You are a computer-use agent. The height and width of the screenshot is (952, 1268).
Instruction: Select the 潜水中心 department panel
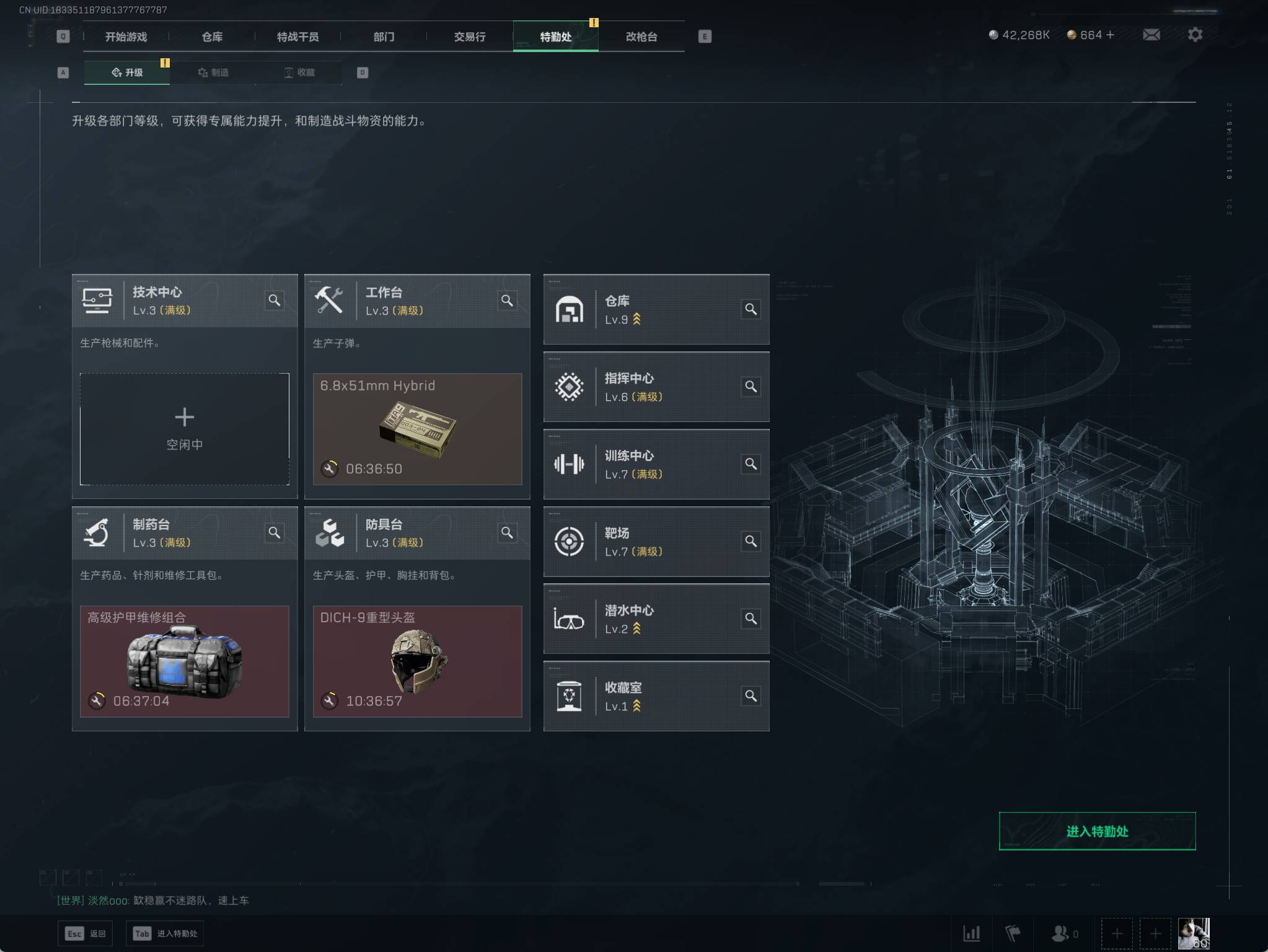coord(645,619)
